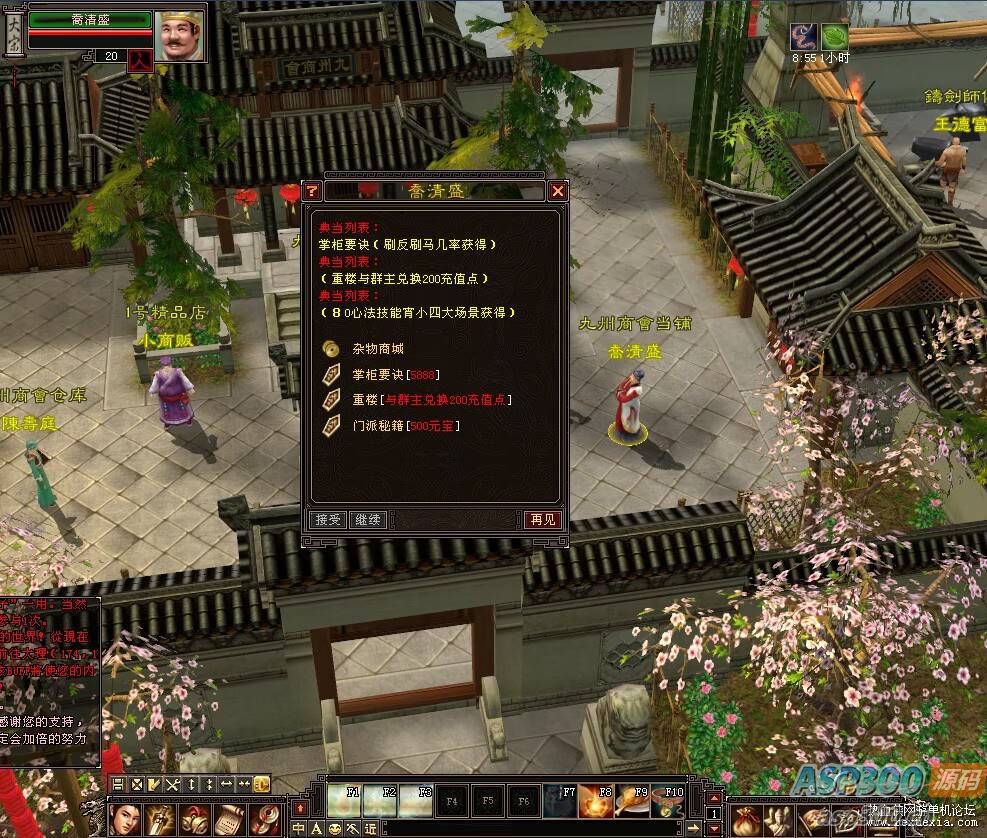Viewport: 987px width, 838px height.
Task: Choose the 杂物商城 shop option
Action: pyautogui.click(x=379, y=349)
